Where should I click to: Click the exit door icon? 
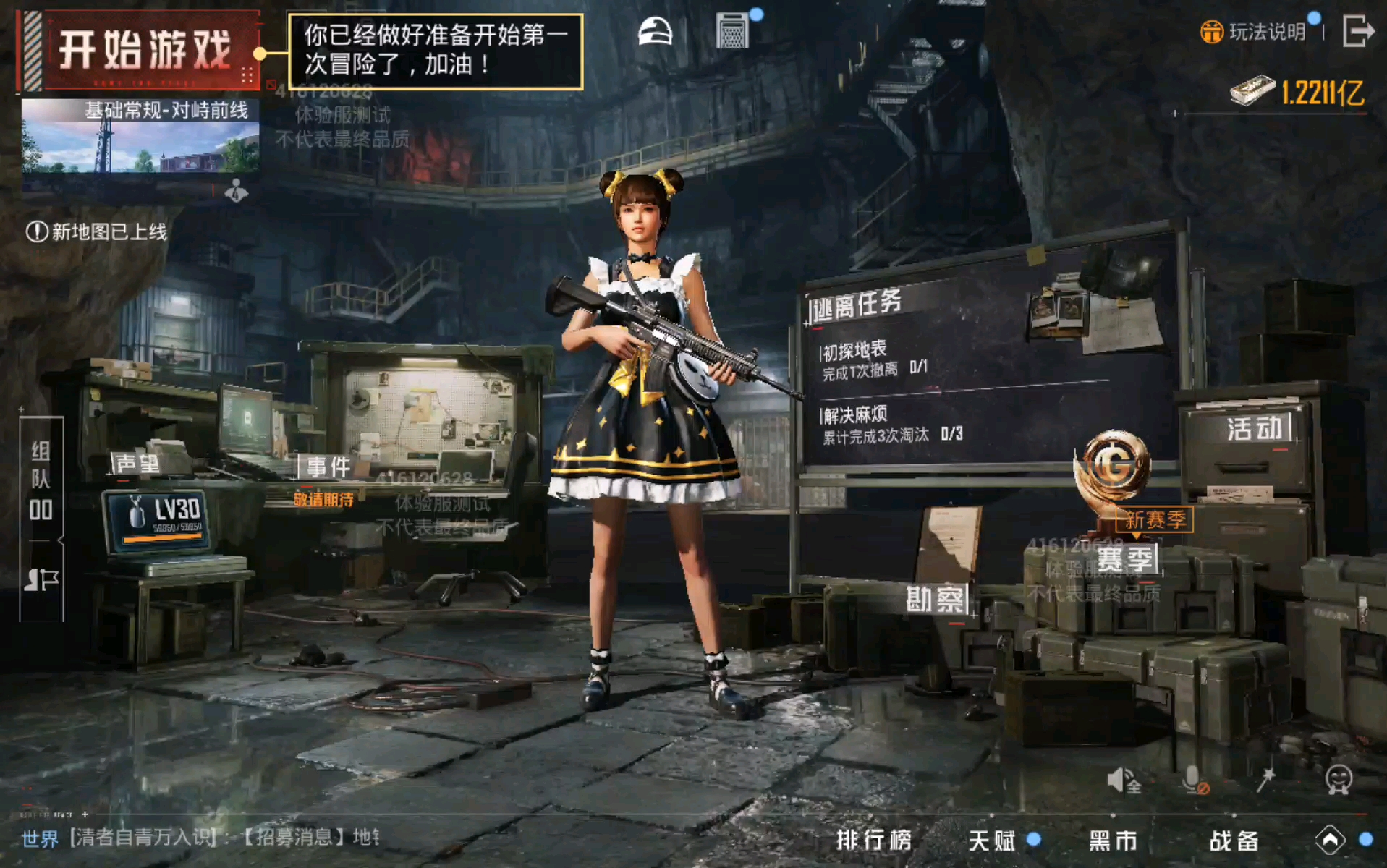click(x=1357, y=32)
